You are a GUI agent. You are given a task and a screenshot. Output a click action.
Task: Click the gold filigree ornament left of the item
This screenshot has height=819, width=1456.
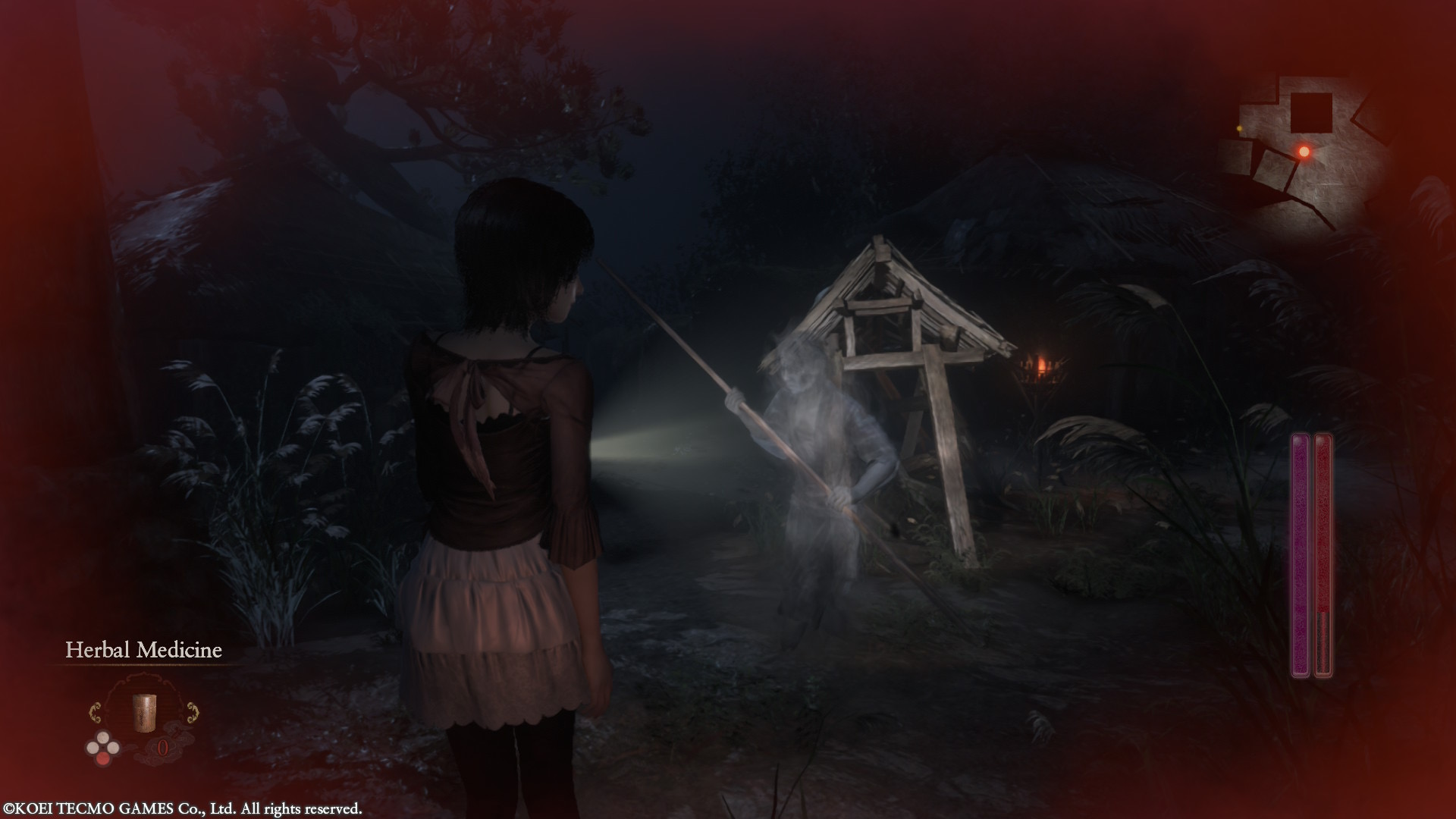tap(96, 712)
